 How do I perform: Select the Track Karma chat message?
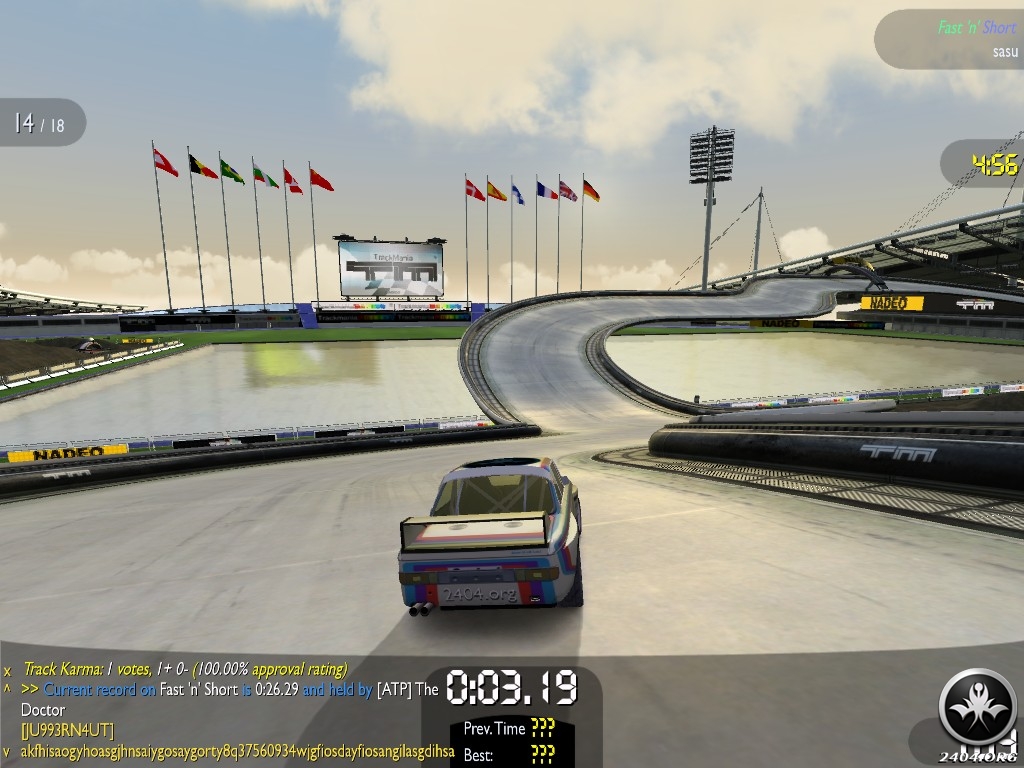point(186,669)
